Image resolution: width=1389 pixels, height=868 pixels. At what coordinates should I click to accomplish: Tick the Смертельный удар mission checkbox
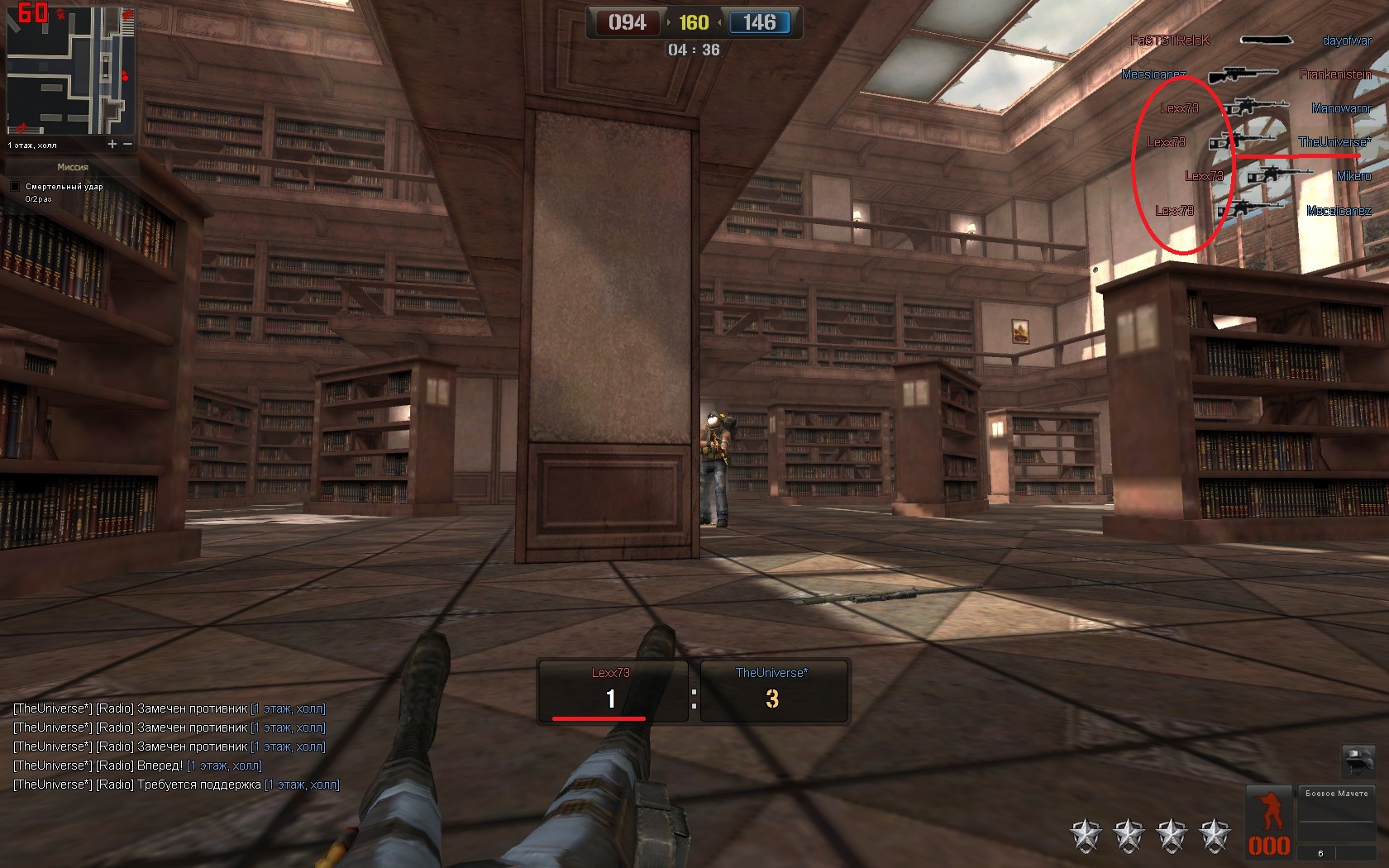(x=15, y=187)
